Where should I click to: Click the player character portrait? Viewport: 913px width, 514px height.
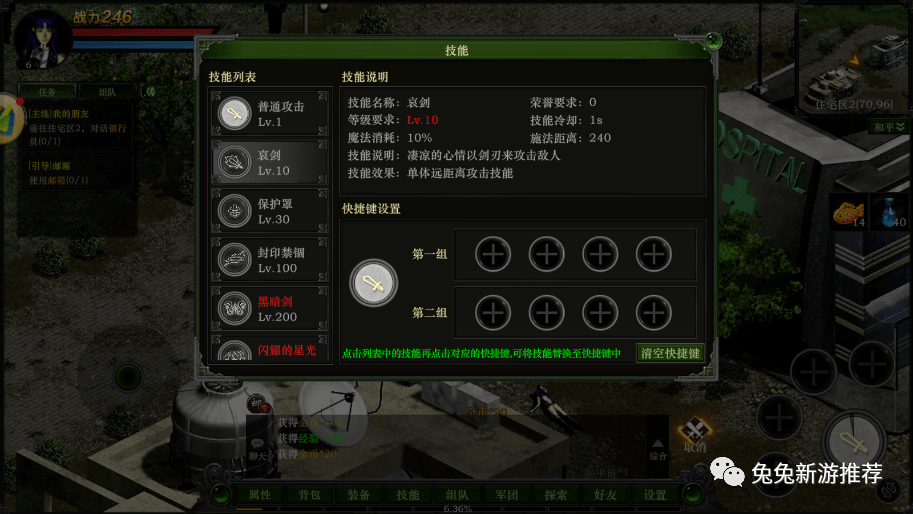click(43, 37)
